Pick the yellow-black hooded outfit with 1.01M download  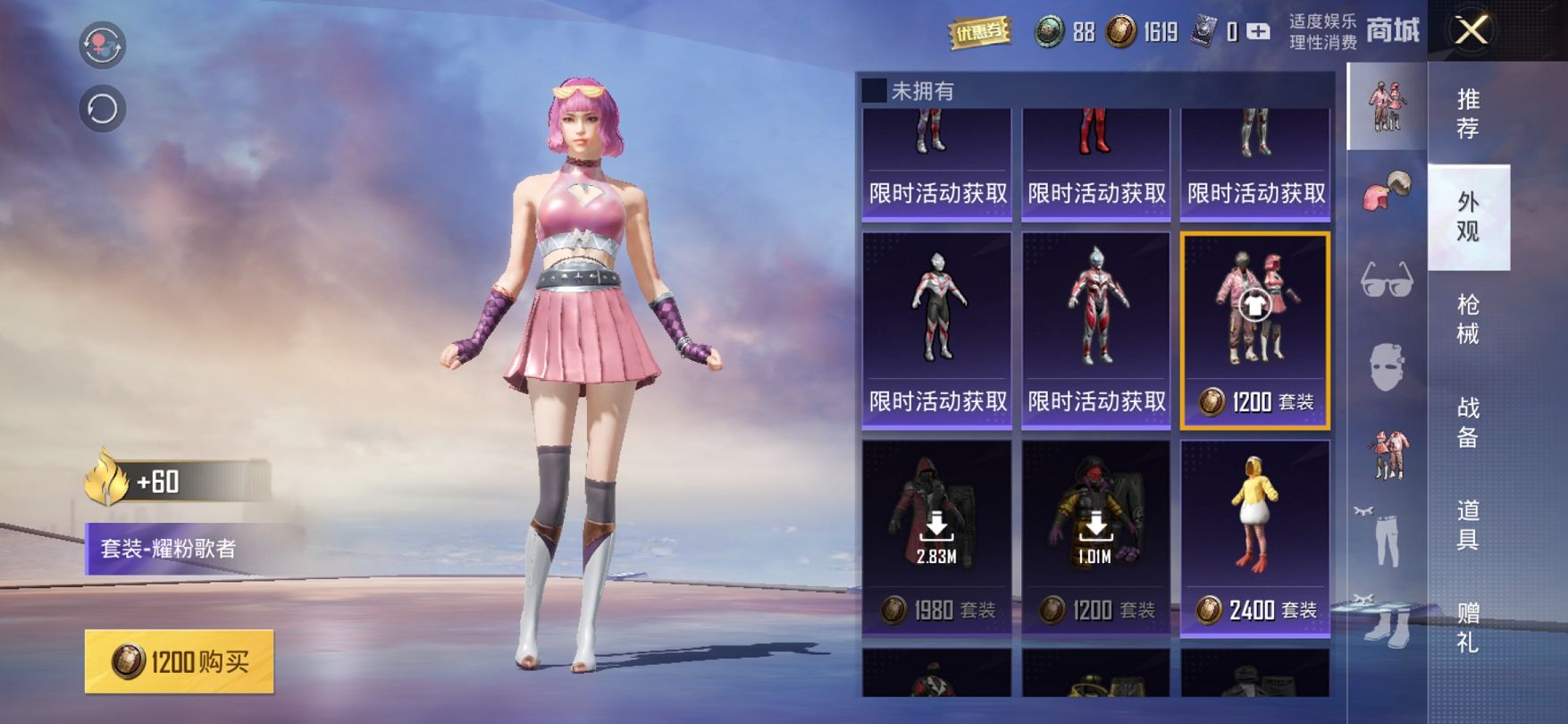tap(1095, 537)
